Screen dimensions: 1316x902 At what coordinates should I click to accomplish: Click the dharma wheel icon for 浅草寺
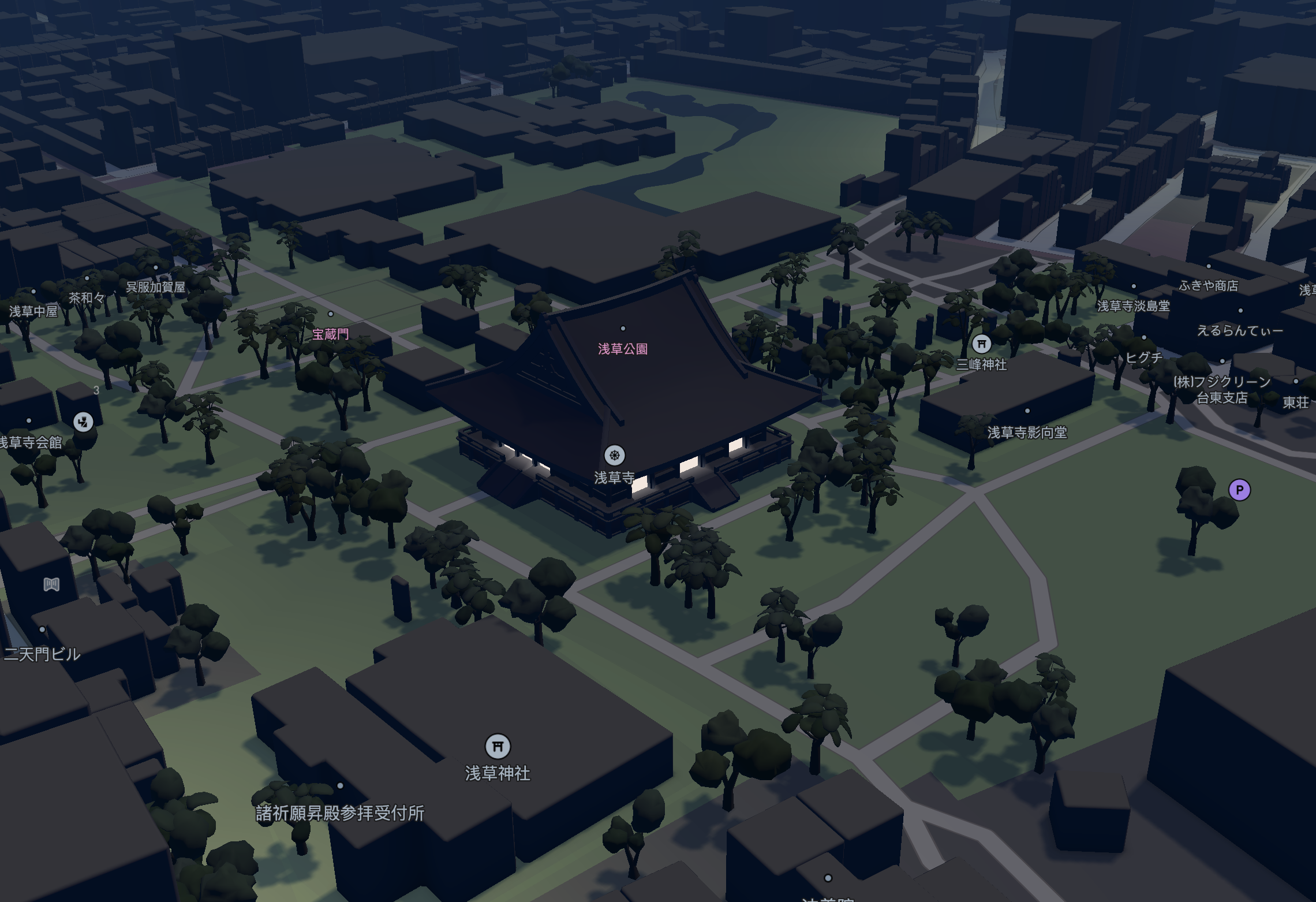click(614, 456)
